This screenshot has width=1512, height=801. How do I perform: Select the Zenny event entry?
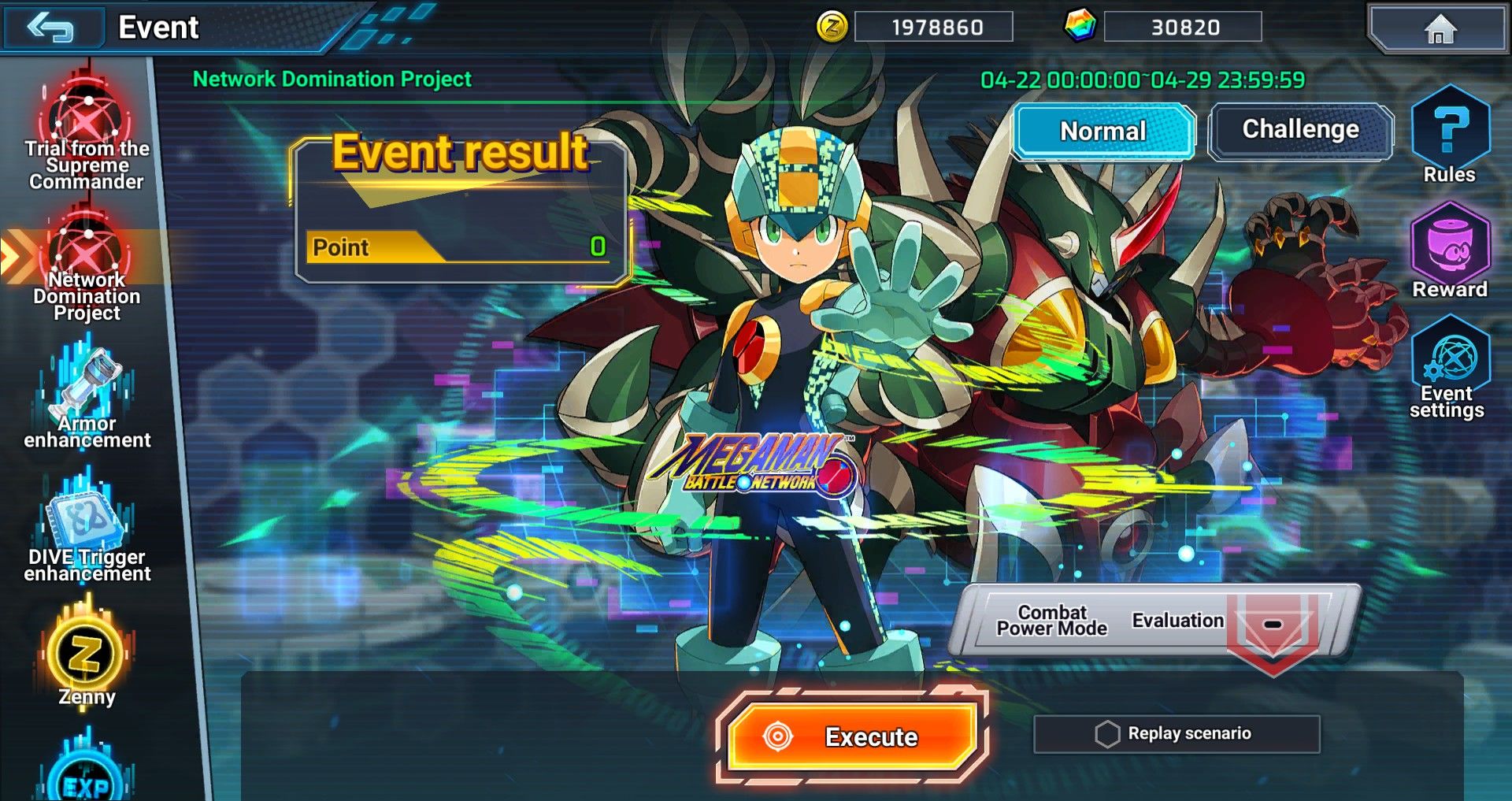[x=87, y=658]
